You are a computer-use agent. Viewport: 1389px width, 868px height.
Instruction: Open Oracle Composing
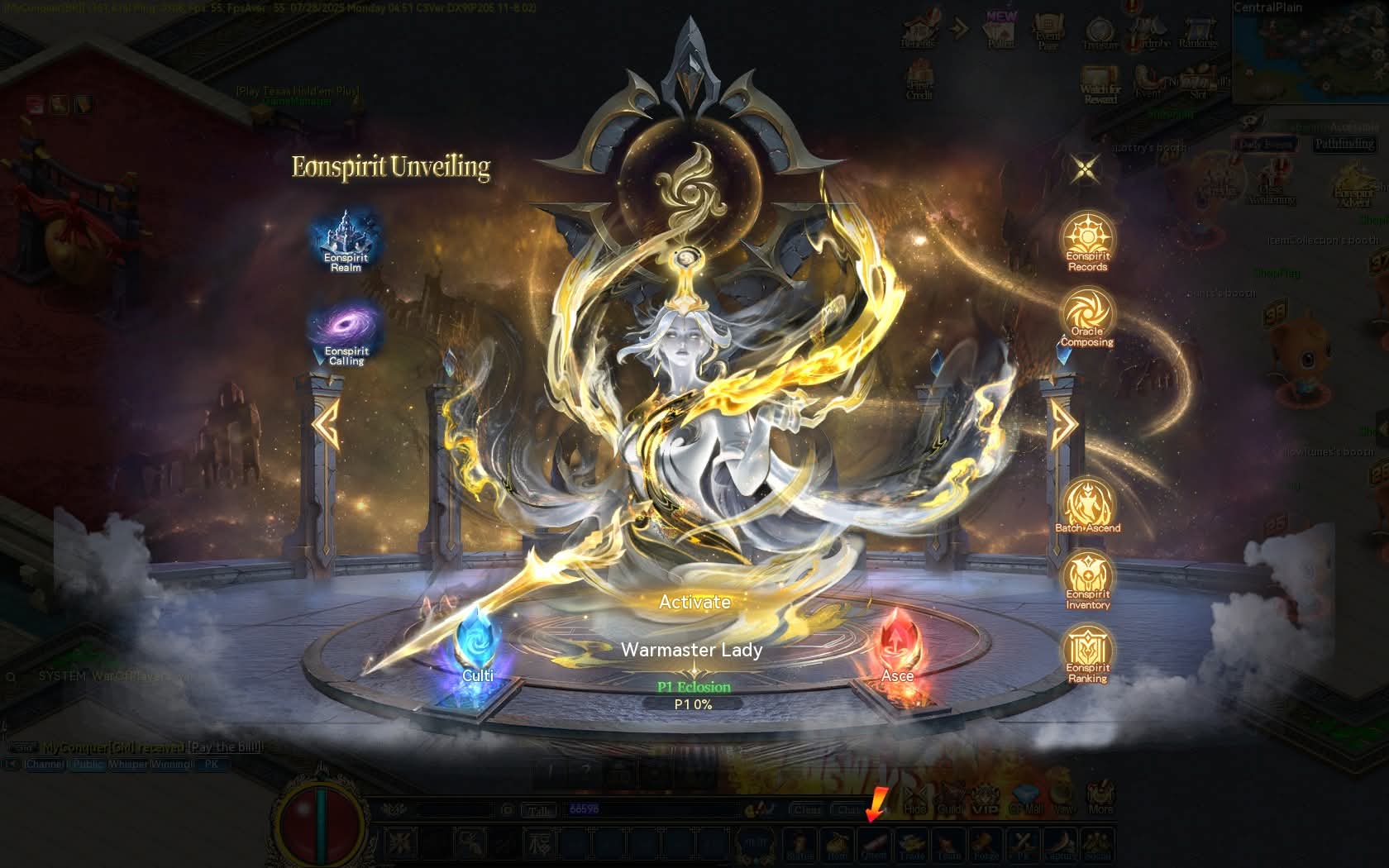1087,316
